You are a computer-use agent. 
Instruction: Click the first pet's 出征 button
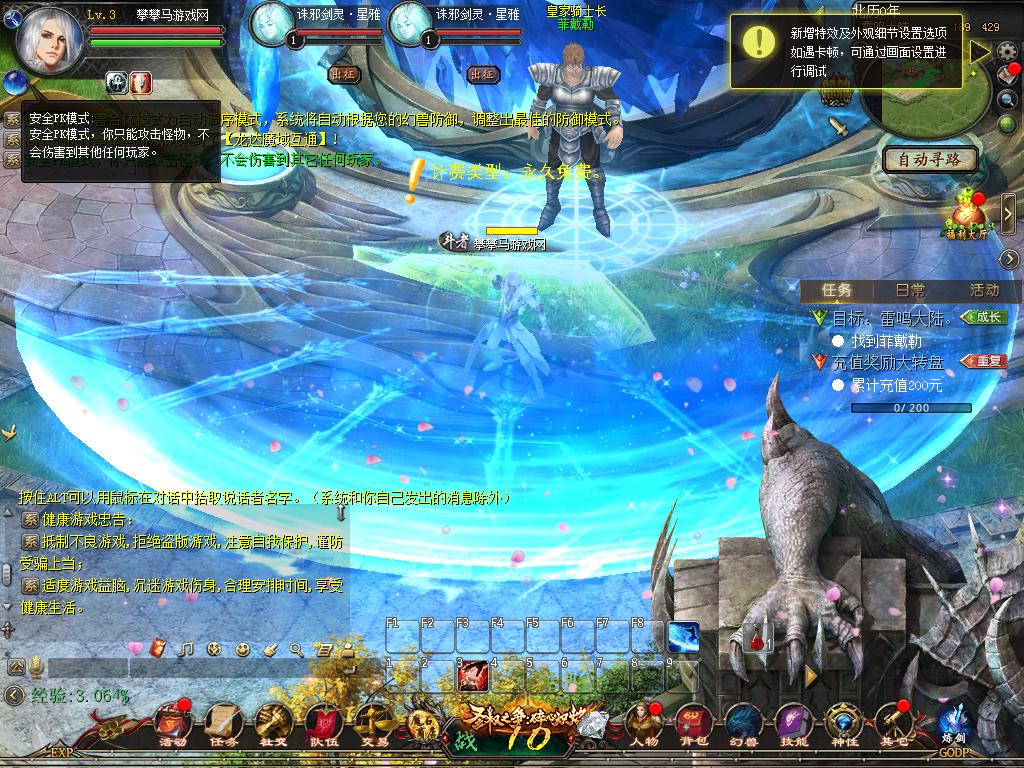[343, 74]
